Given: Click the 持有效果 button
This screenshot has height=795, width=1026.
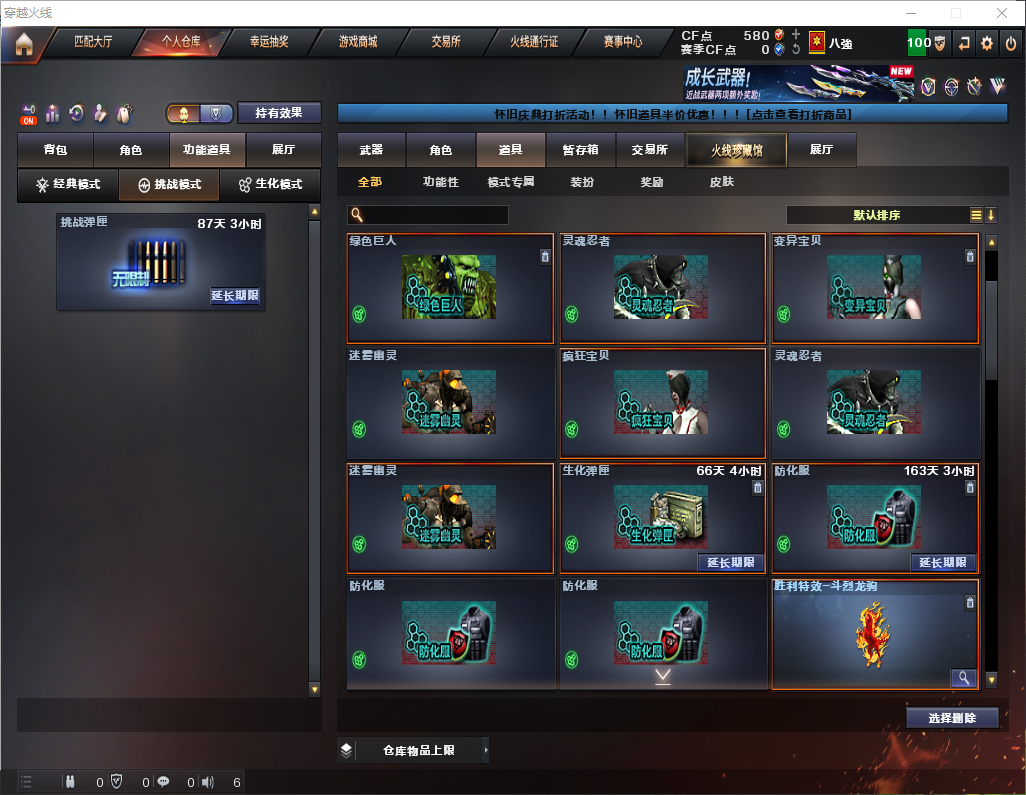Looking at the screenshot, I should point(279,113).
